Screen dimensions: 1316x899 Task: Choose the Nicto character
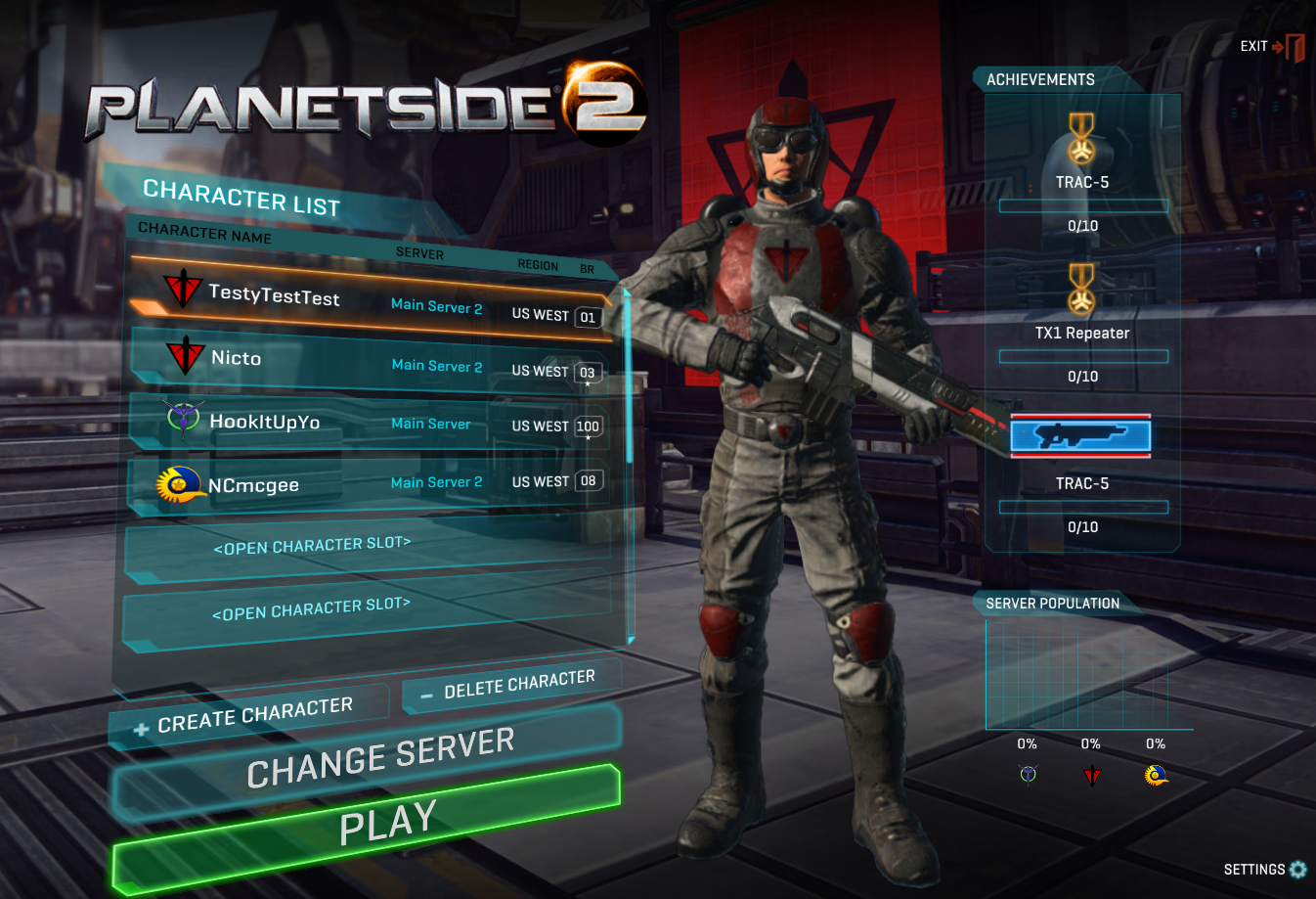click(x=372, y=361)
